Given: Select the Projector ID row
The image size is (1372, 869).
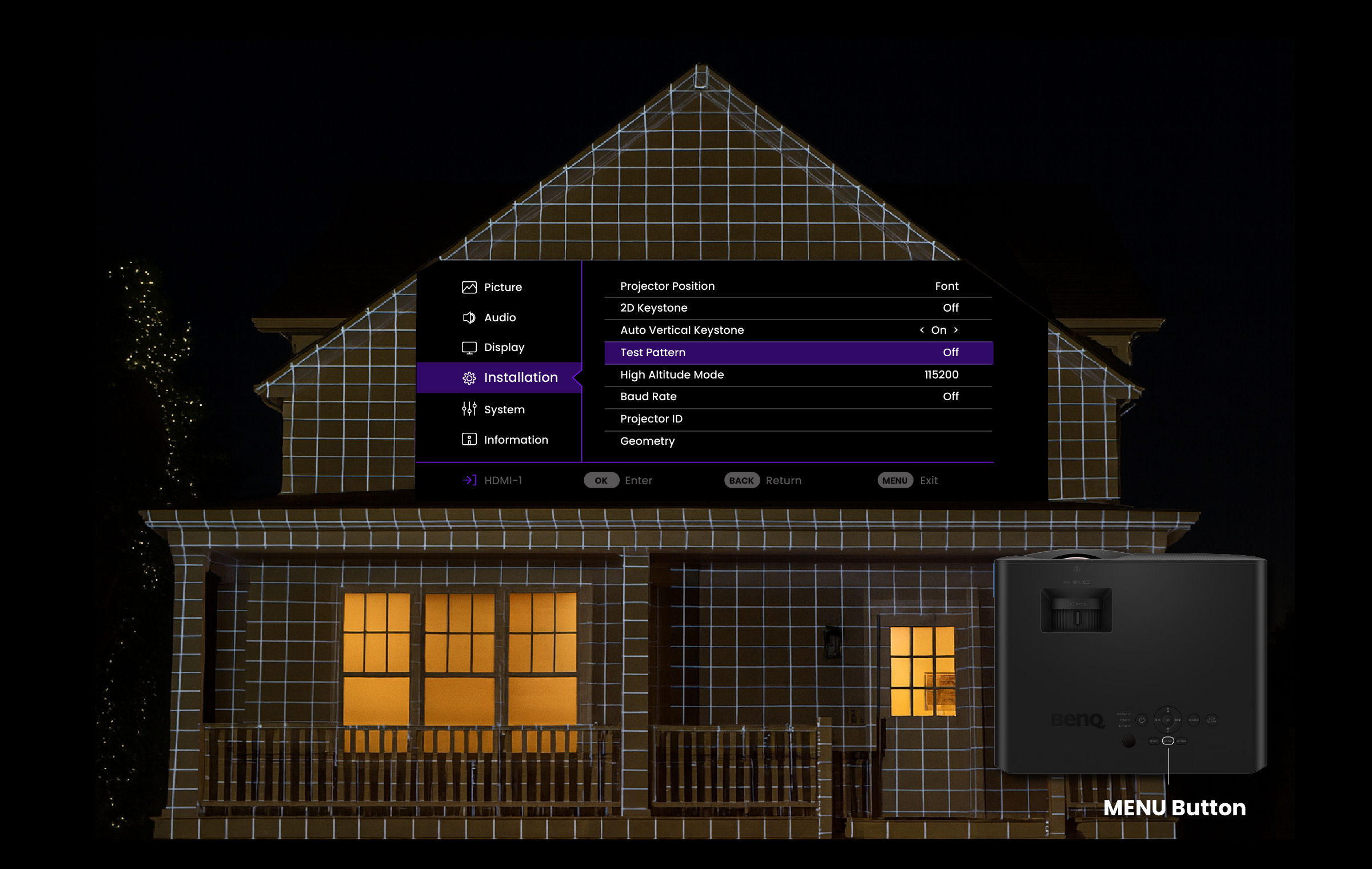Looking at the screenshot, I should pos(652,418).
